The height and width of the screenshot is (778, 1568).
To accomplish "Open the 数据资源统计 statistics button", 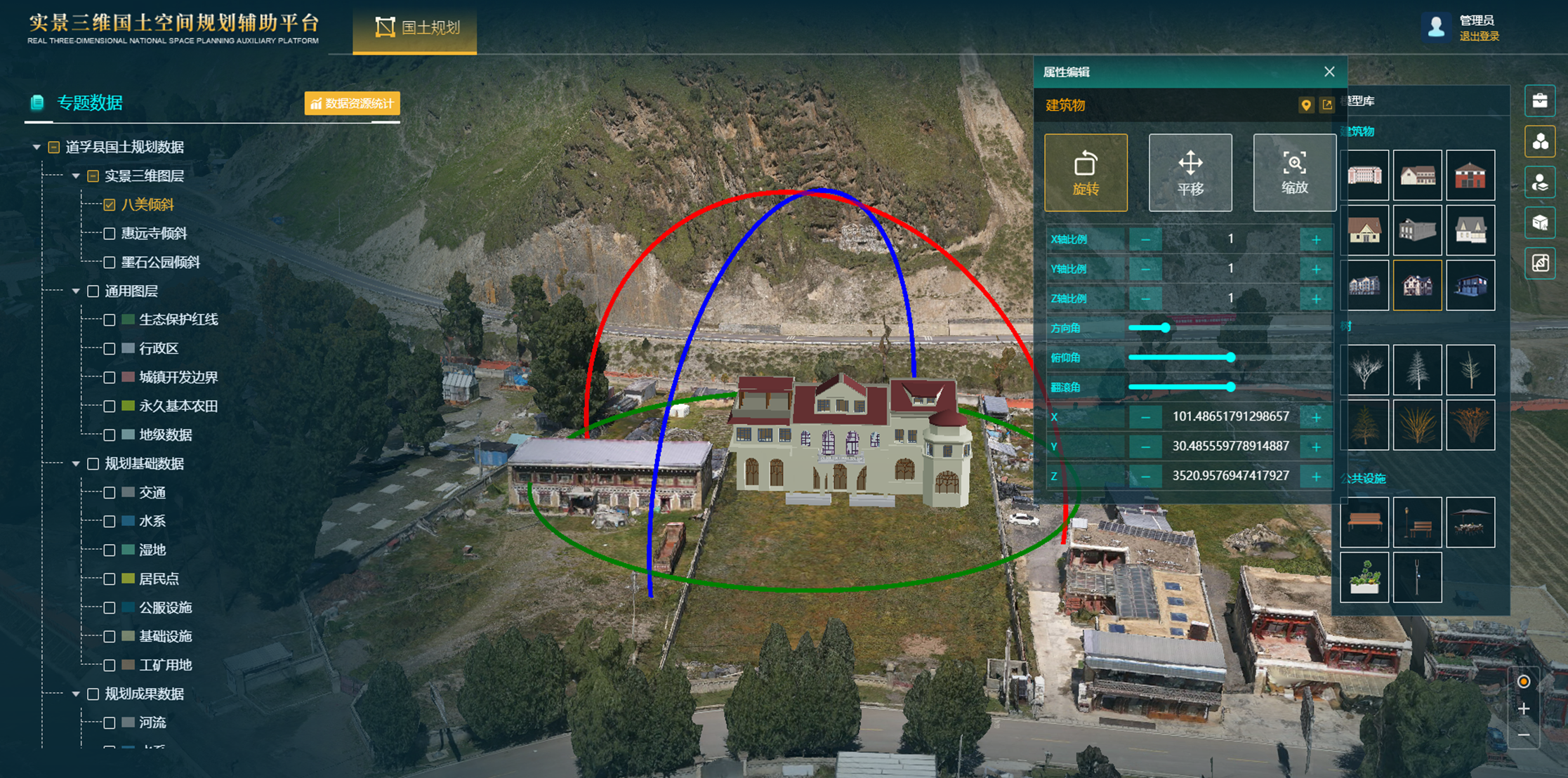I will point(353,103).
